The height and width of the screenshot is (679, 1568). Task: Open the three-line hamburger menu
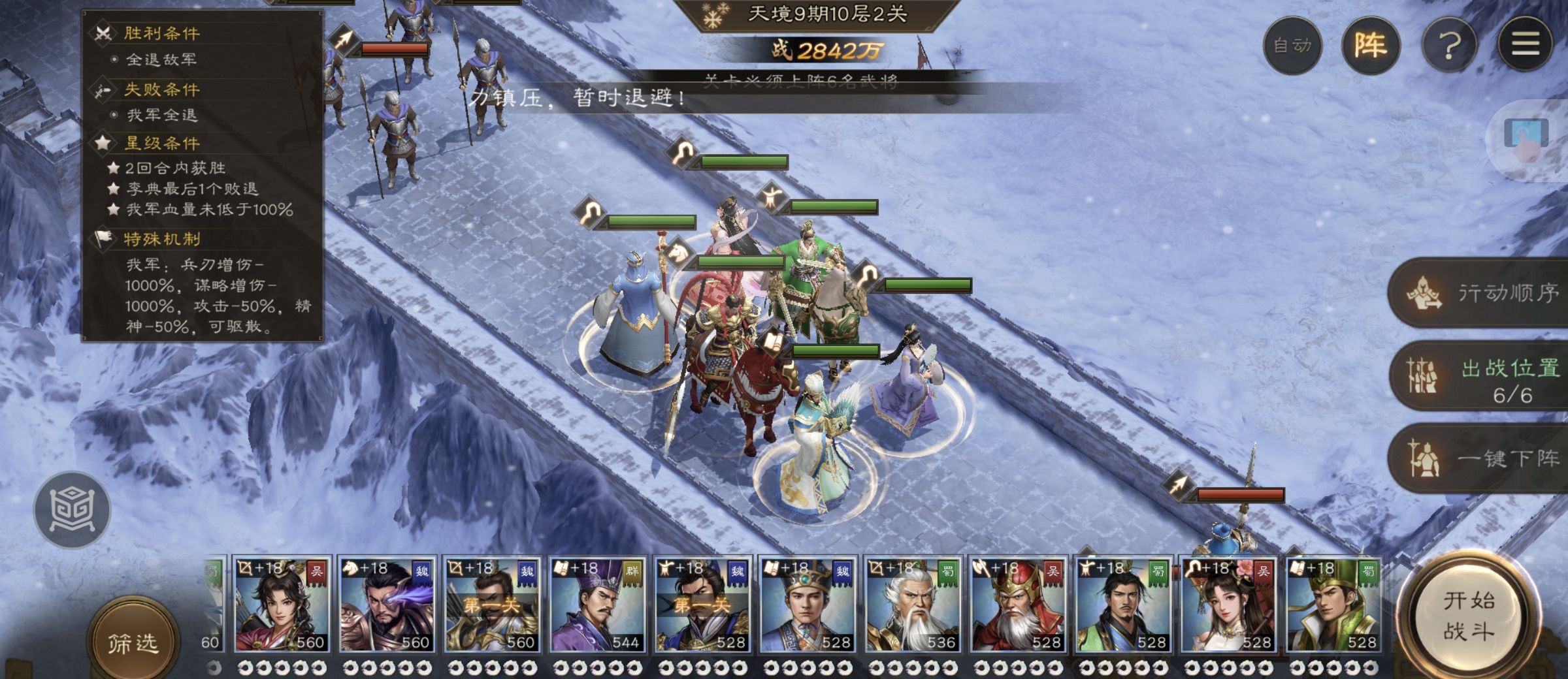click(x=1525, y=45)
